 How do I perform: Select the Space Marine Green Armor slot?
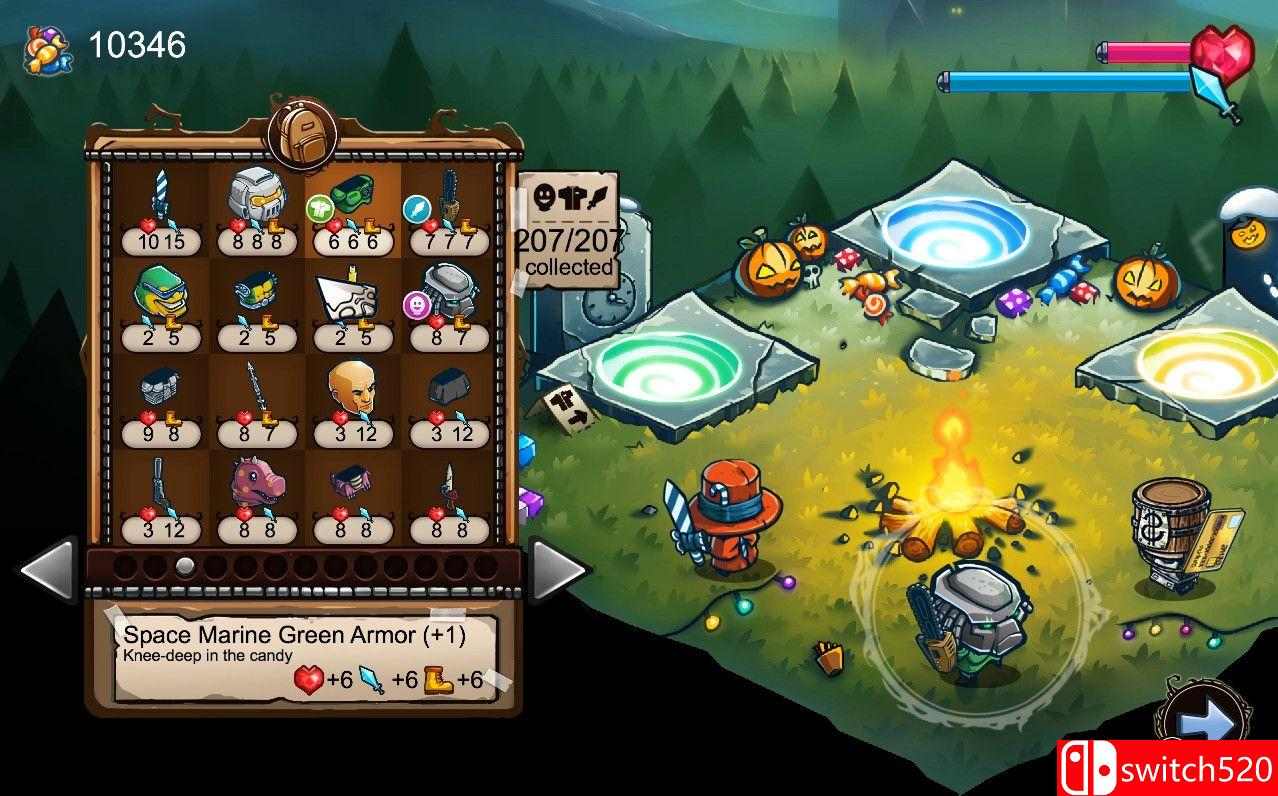coord(351,207)
